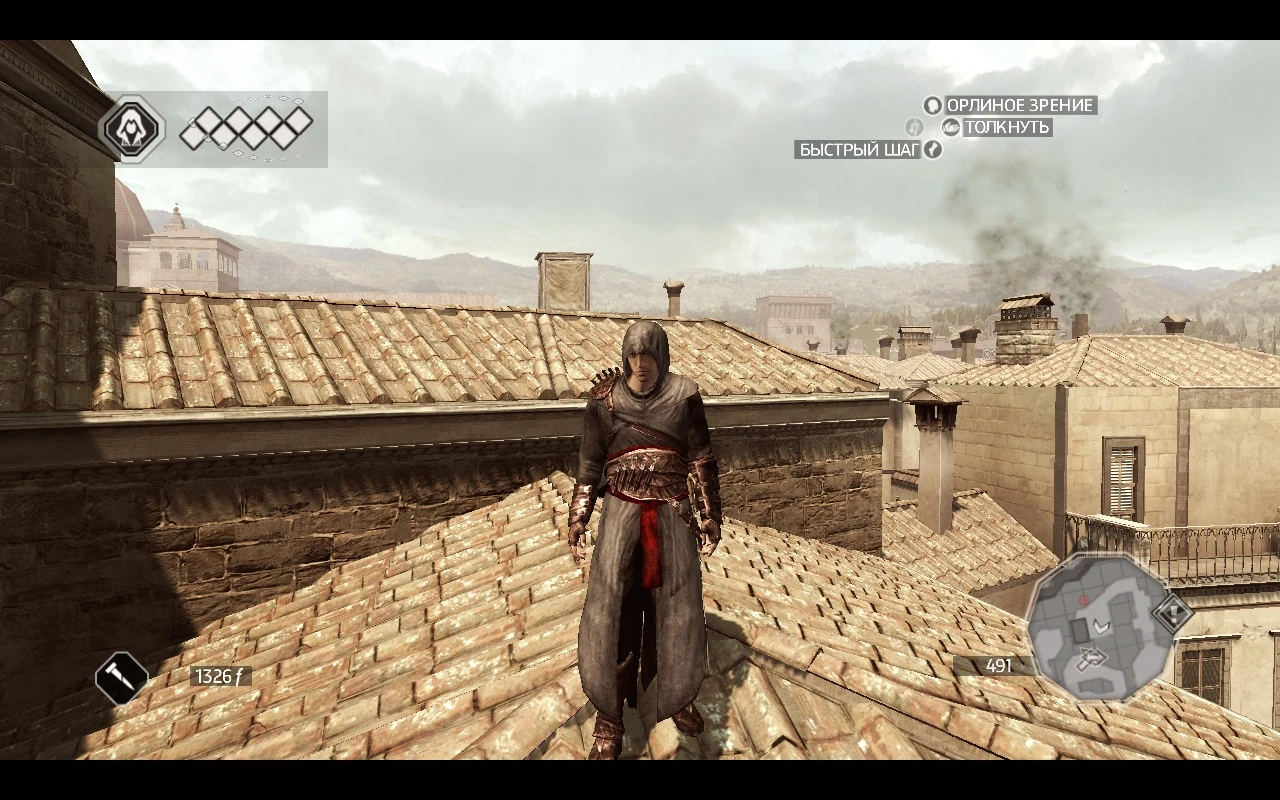This screenshot has height=800, width=1280.
Task: Click the hand icon beside ТОЛКНУТЬ
Action: [951, 128]
